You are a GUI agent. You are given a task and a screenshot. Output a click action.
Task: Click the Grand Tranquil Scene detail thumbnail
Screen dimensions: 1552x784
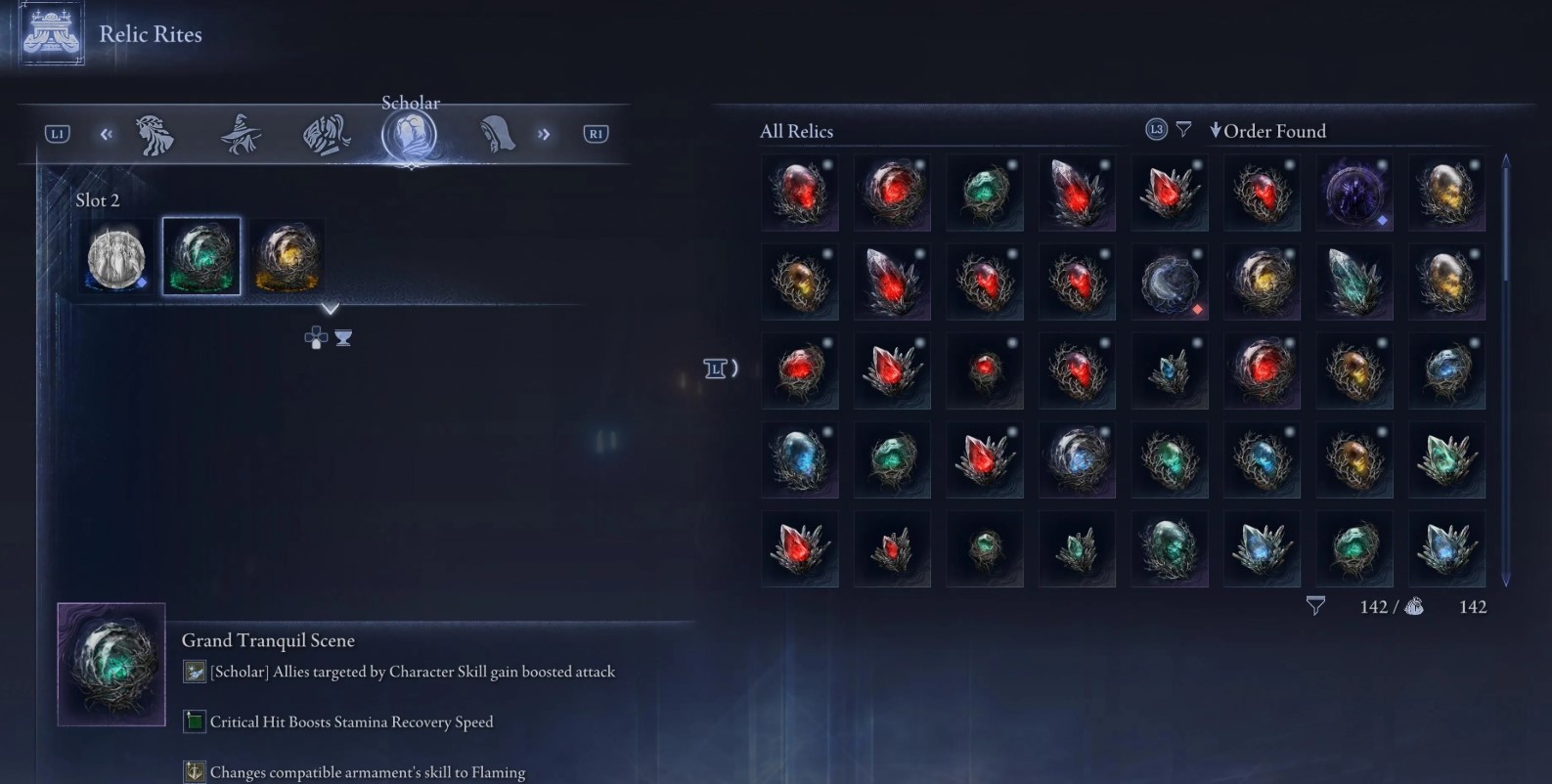(111, 664)
